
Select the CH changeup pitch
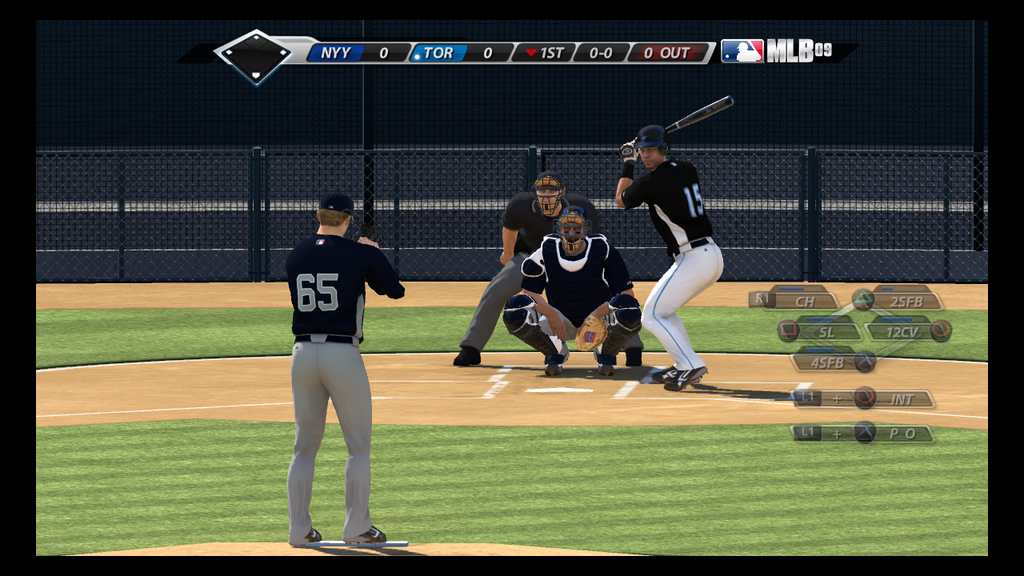point(803,300)
